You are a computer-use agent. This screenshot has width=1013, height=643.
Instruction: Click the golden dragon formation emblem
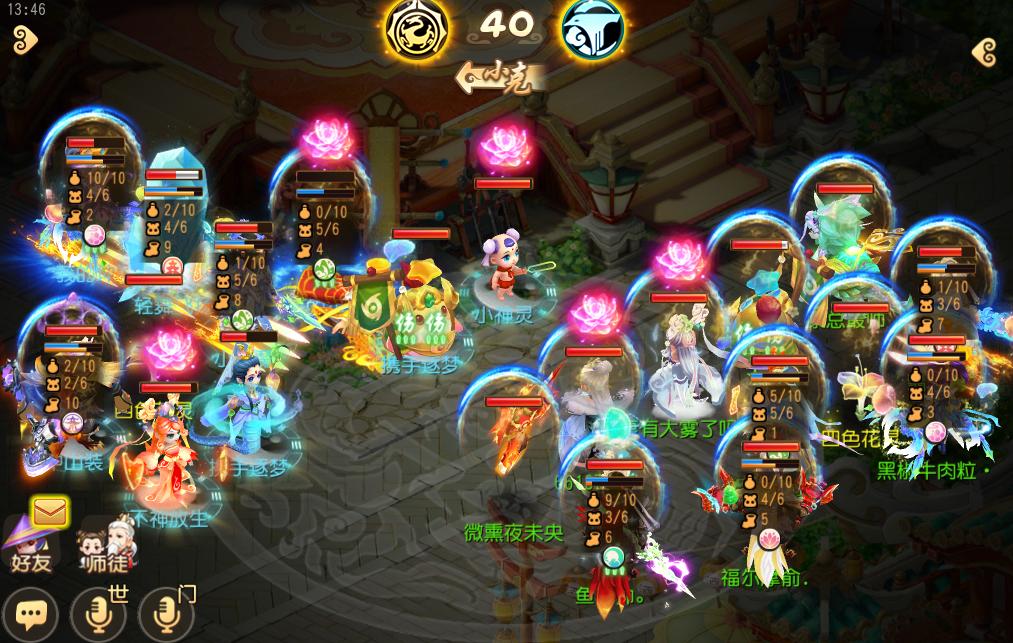[x=417, y=27]
